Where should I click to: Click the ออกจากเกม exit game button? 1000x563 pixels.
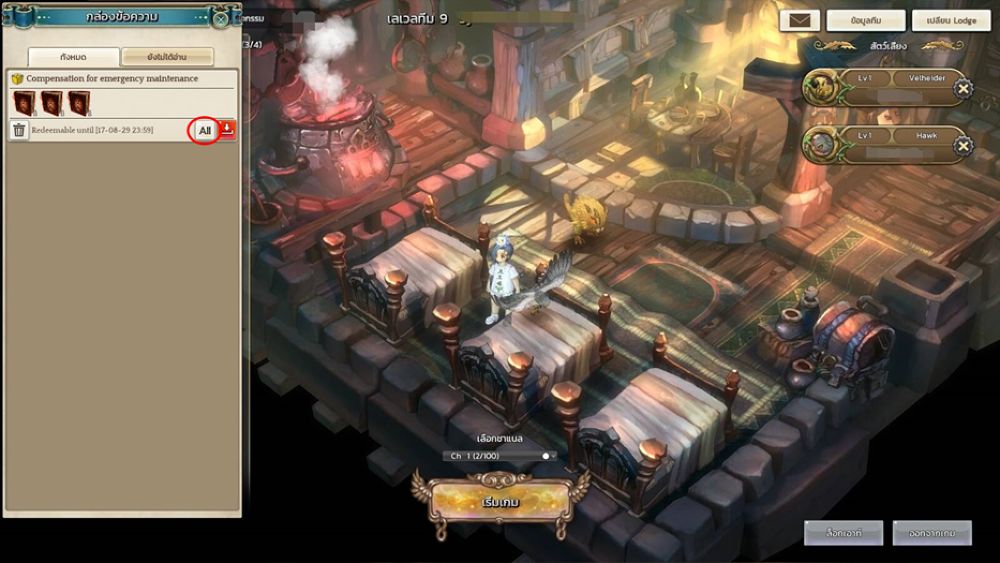point(932,534)
